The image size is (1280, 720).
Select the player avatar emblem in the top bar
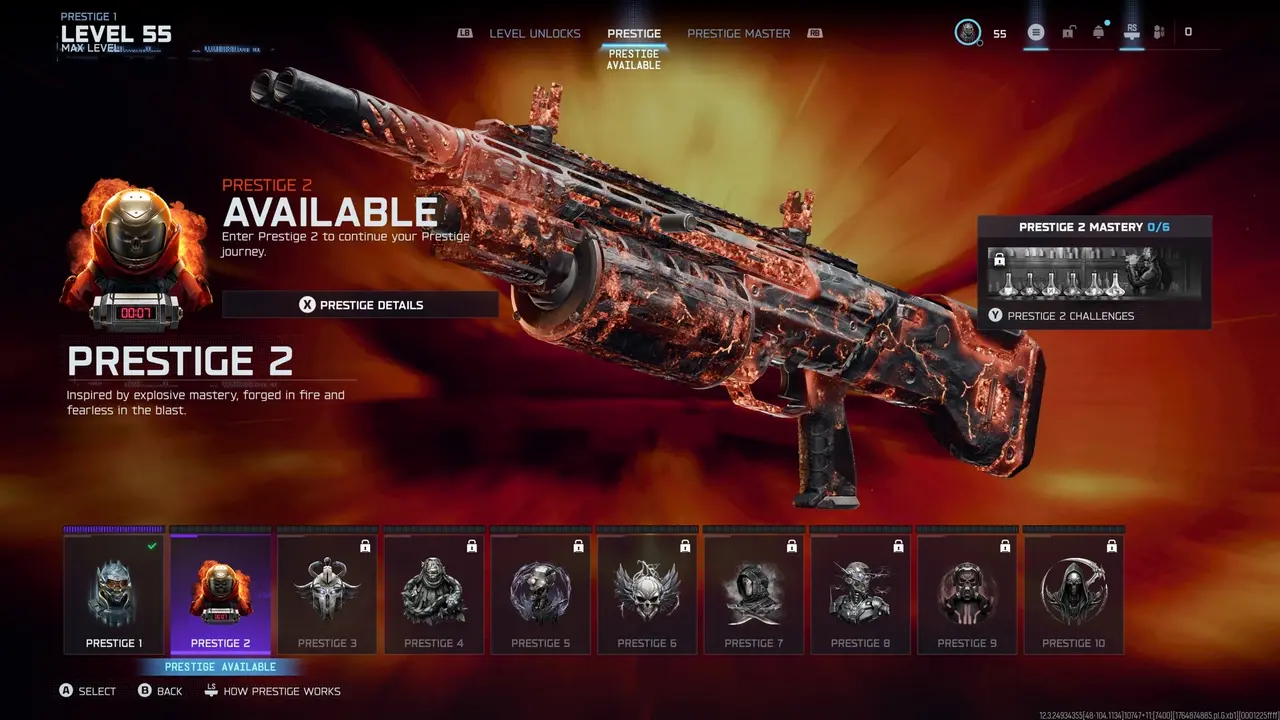[x=966, y=31]
